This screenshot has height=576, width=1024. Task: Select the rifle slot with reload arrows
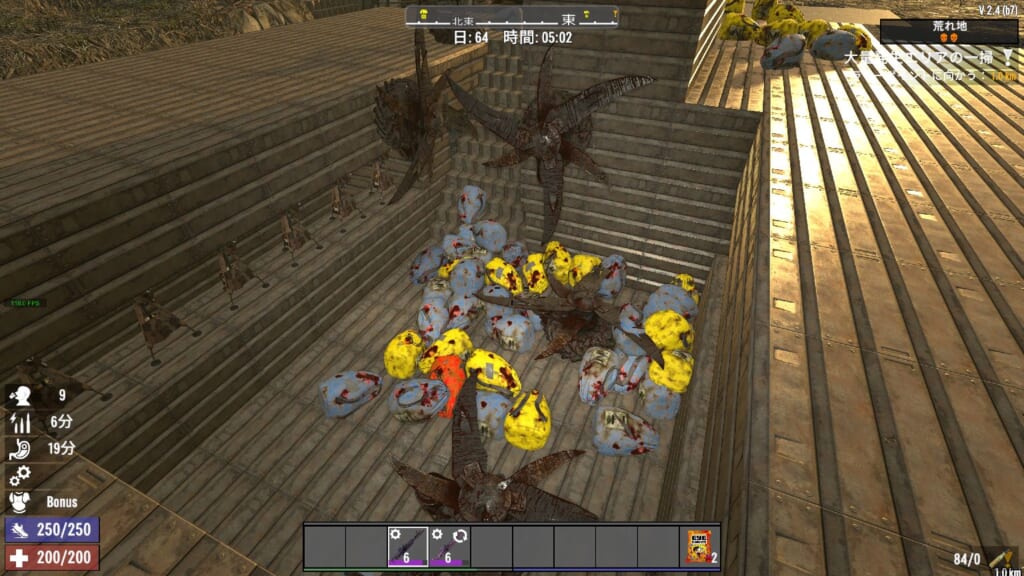[x=449, y=547]
